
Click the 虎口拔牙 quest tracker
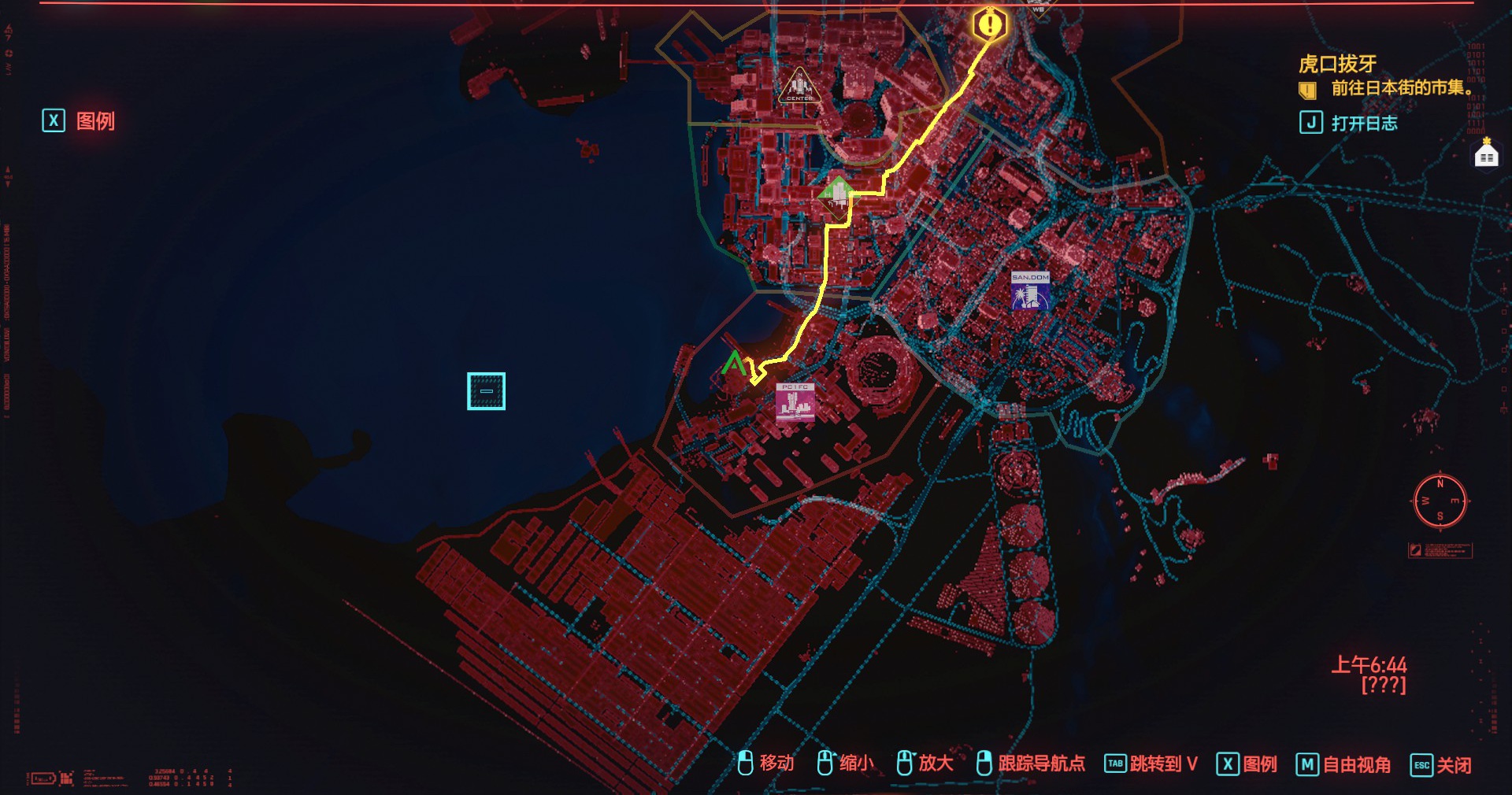(x=1337, y=64)
